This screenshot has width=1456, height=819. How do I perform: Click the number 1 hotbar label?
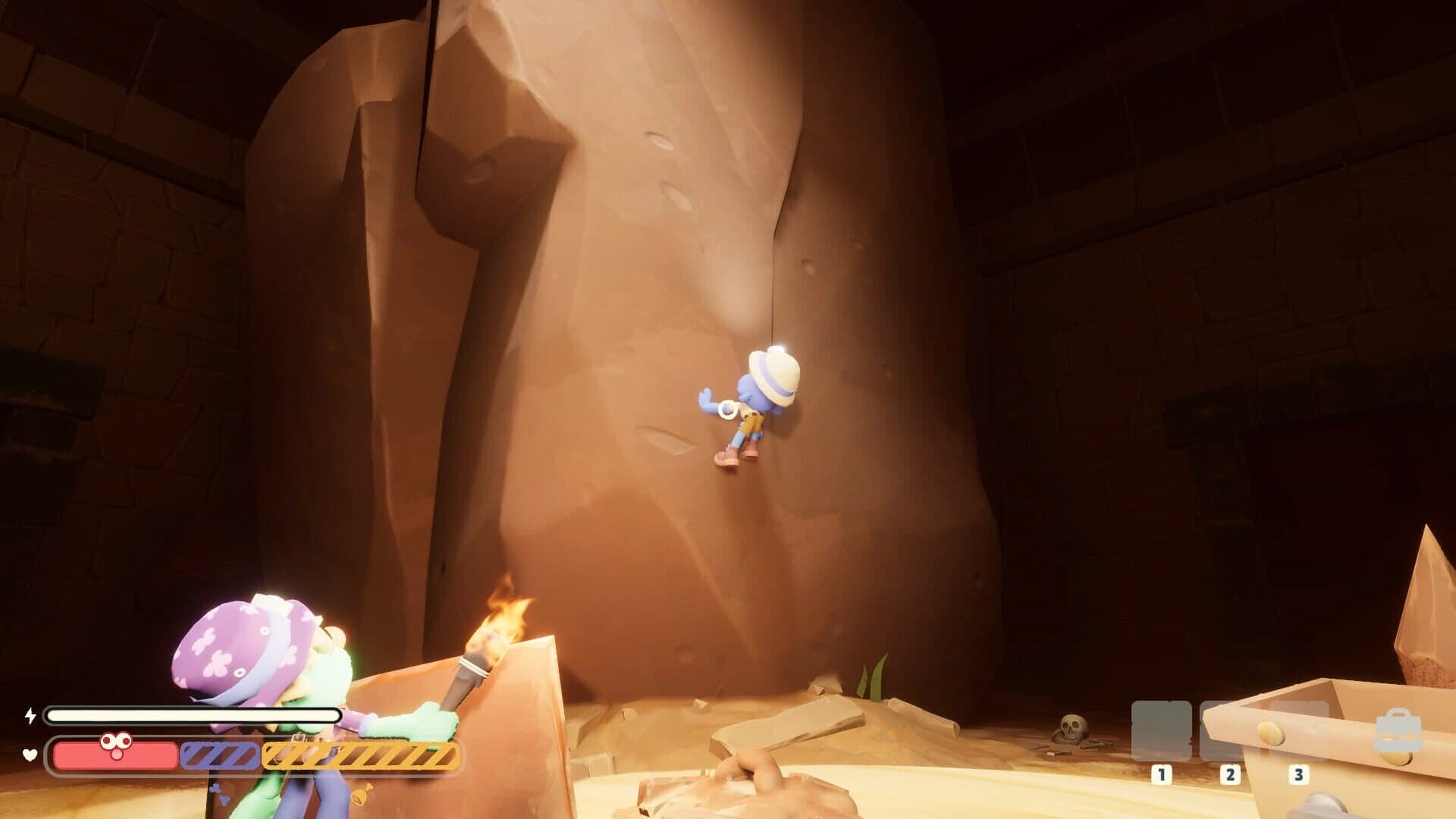tap(1162, 775)
